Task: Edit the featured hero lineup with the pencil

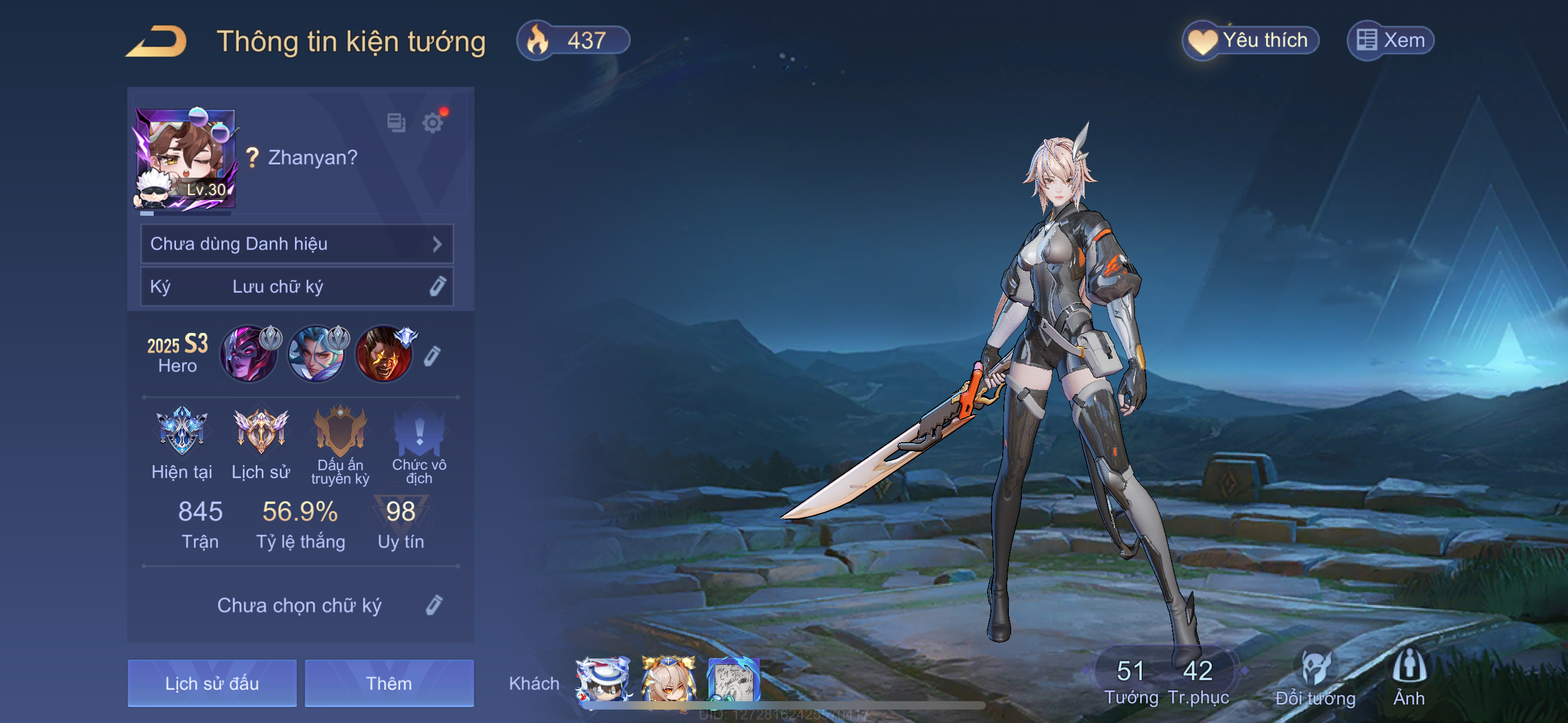Action: (x=432, y=356)
